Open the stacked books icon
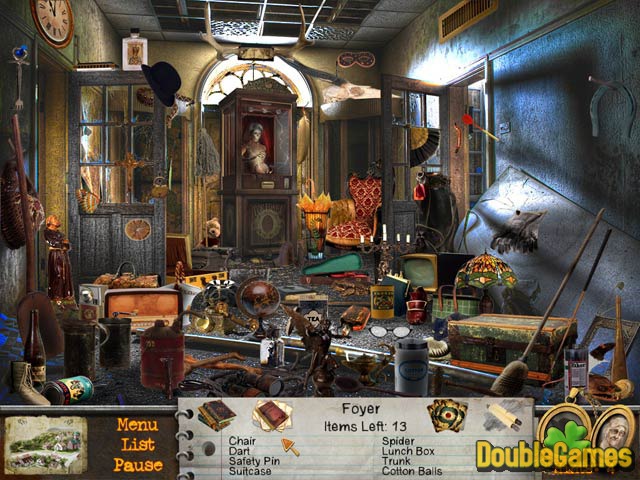 (x=215, y=414)
